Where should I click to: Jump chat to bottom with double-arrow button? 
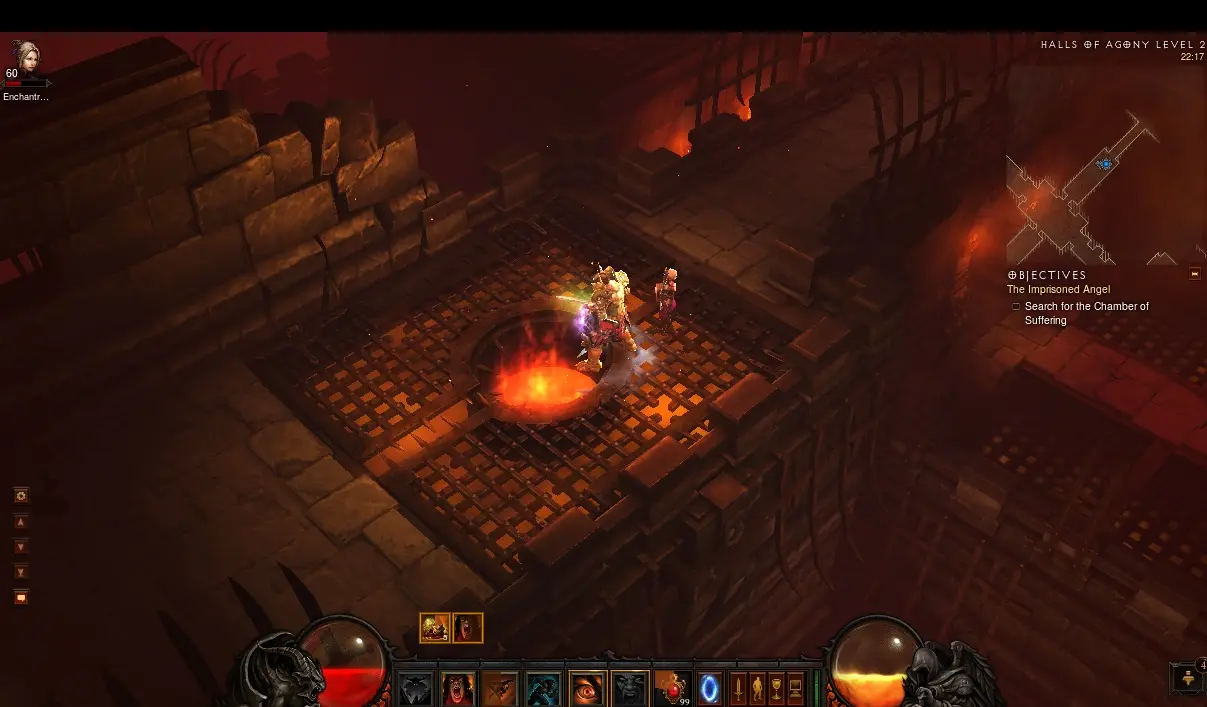[21, 572]
